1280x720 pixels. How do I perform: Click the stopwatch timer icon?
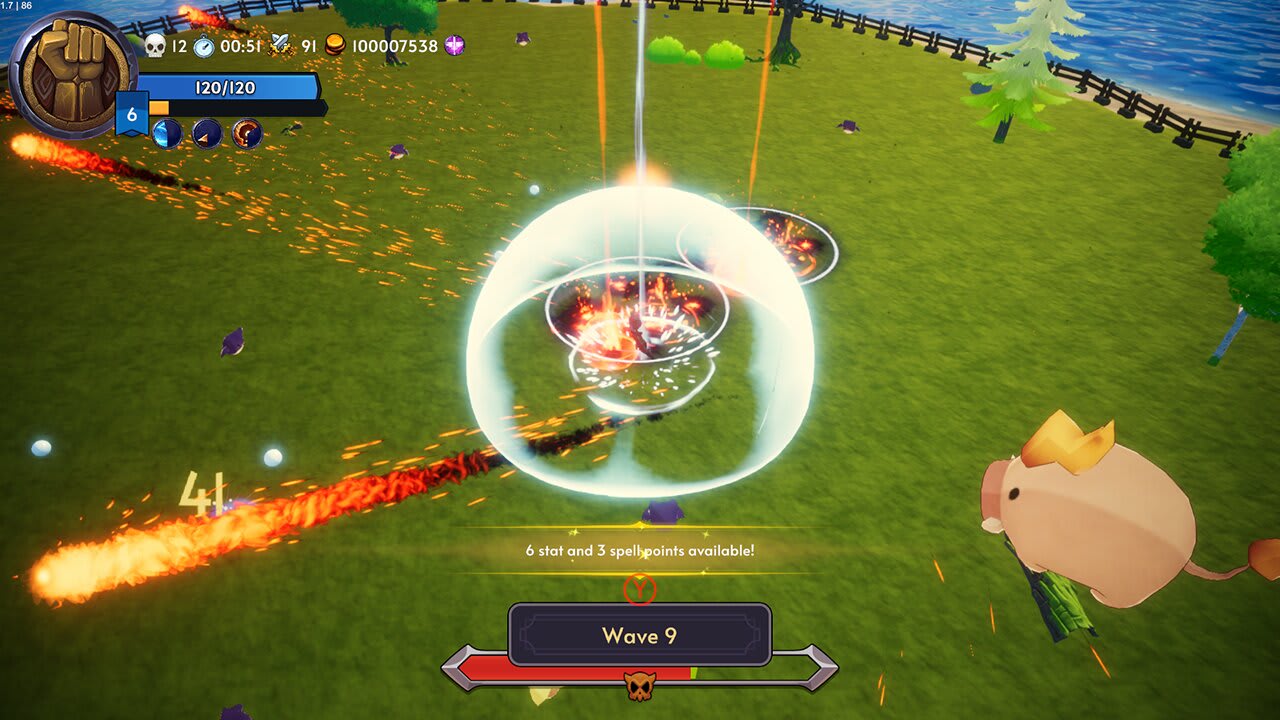point(203,44)
